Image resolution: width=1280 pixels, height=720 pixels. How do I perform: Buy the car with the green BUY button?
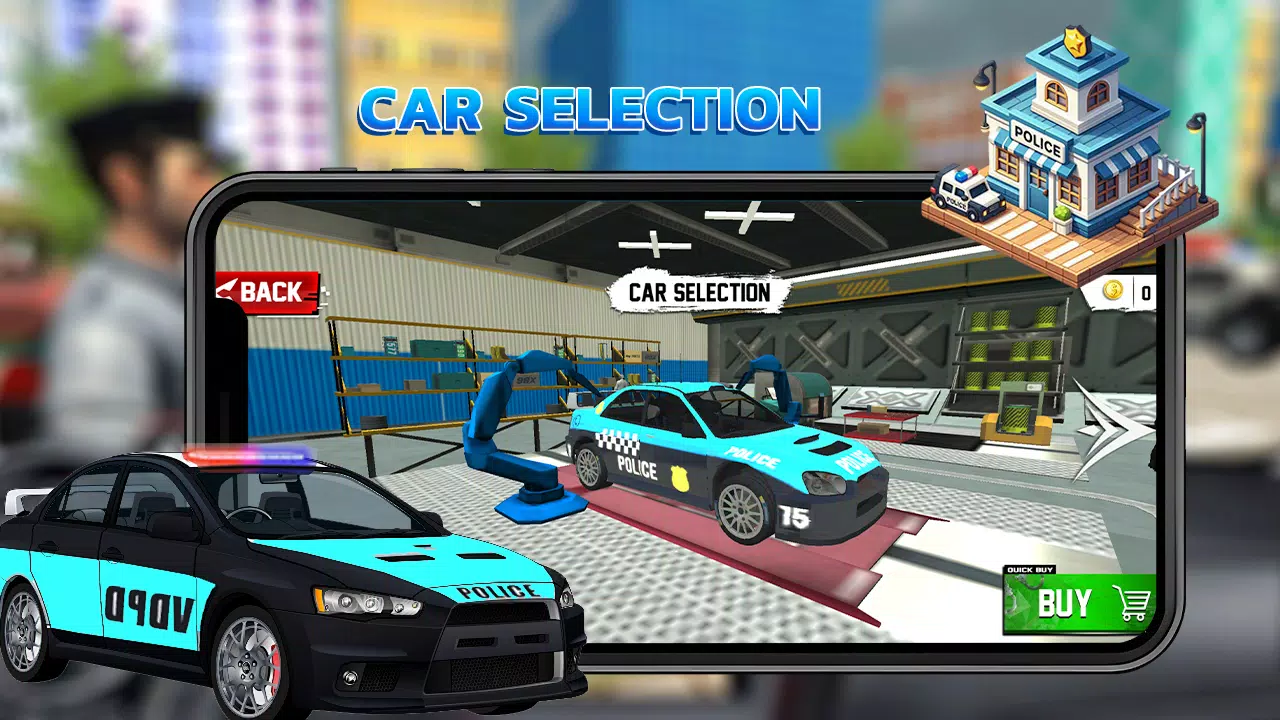click(1079, 603)
